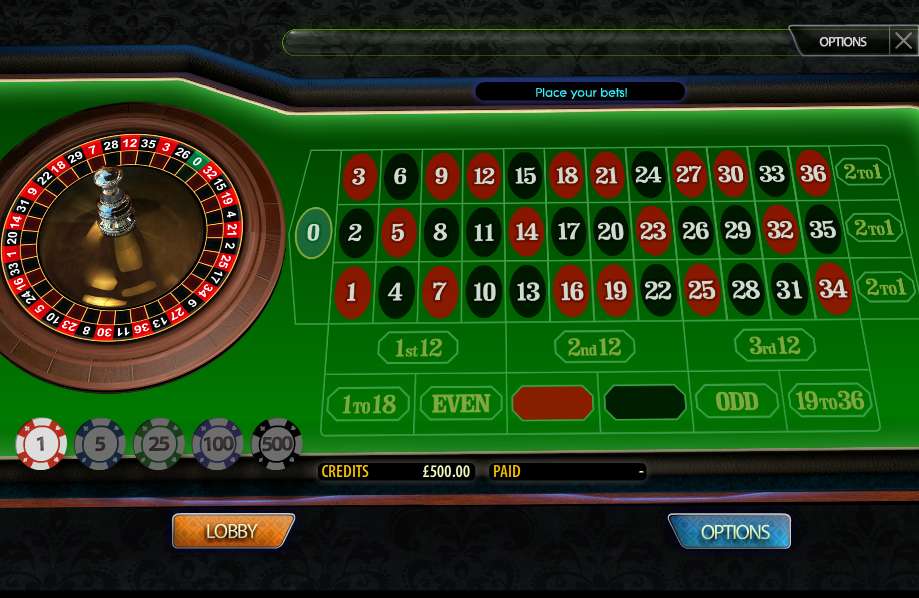Select the 1 value chip
Screen dimensions: 919x598
41,445
